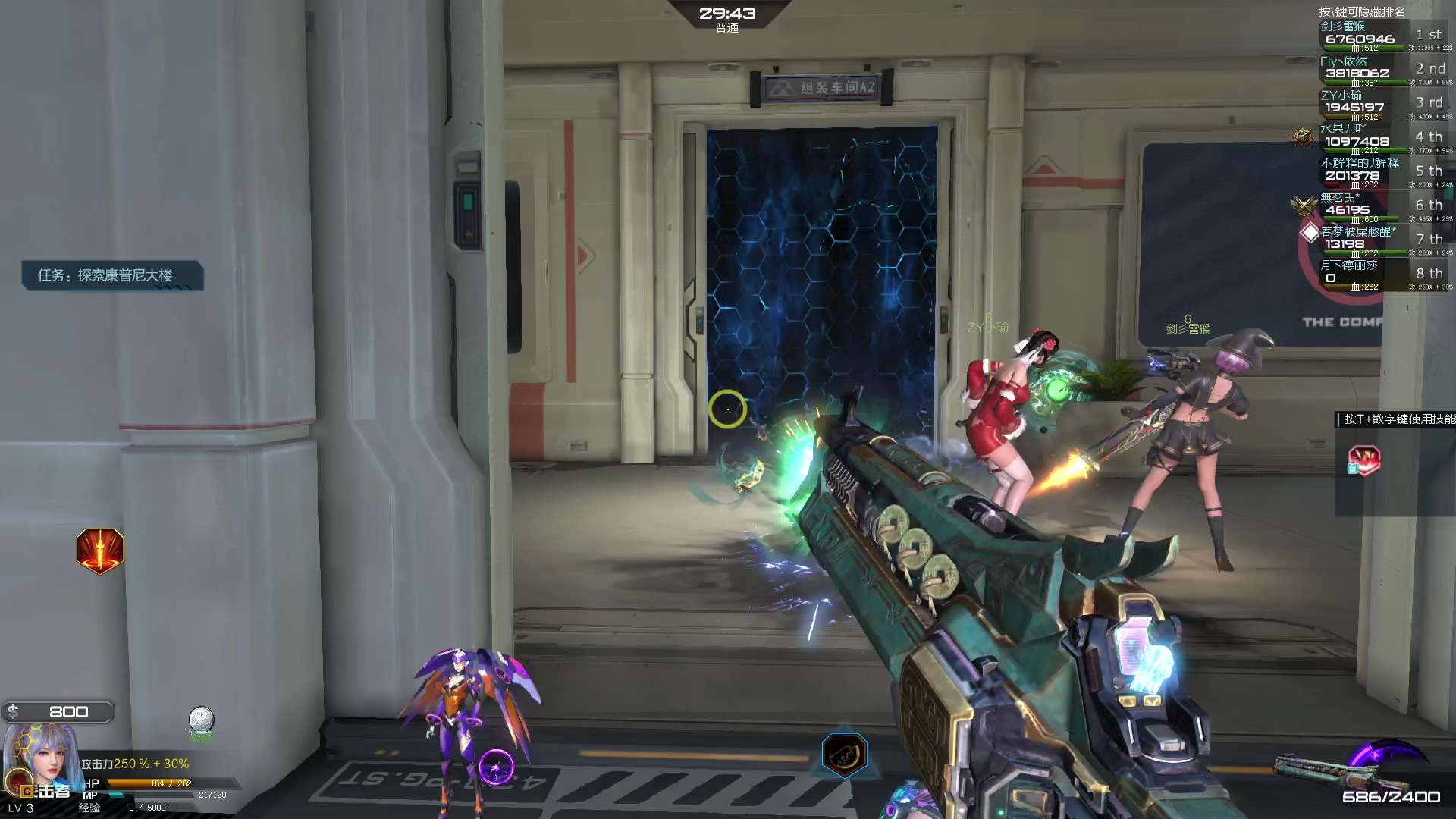Open the mission tracker for exploring the building
The image size is (1456, 819).
111,275
